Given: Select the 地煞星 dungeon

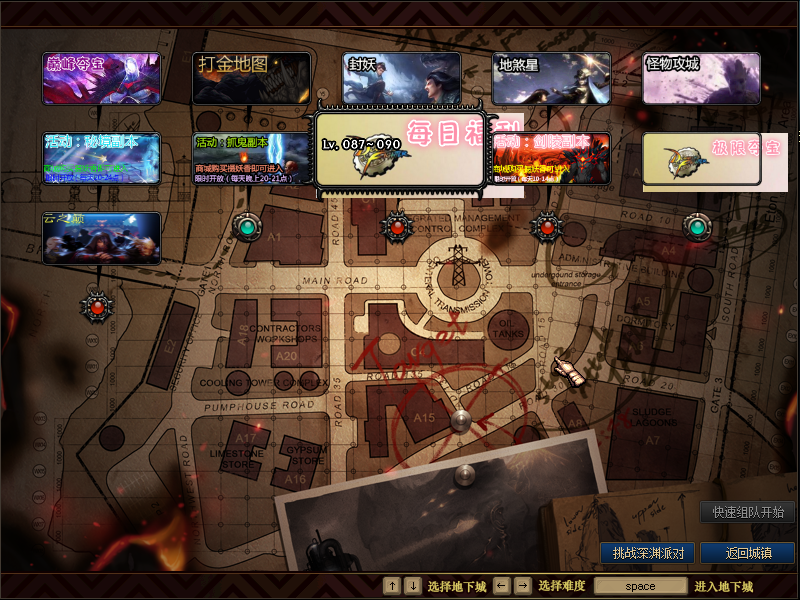Looking at the screenshot, I should tap(552, 79).
